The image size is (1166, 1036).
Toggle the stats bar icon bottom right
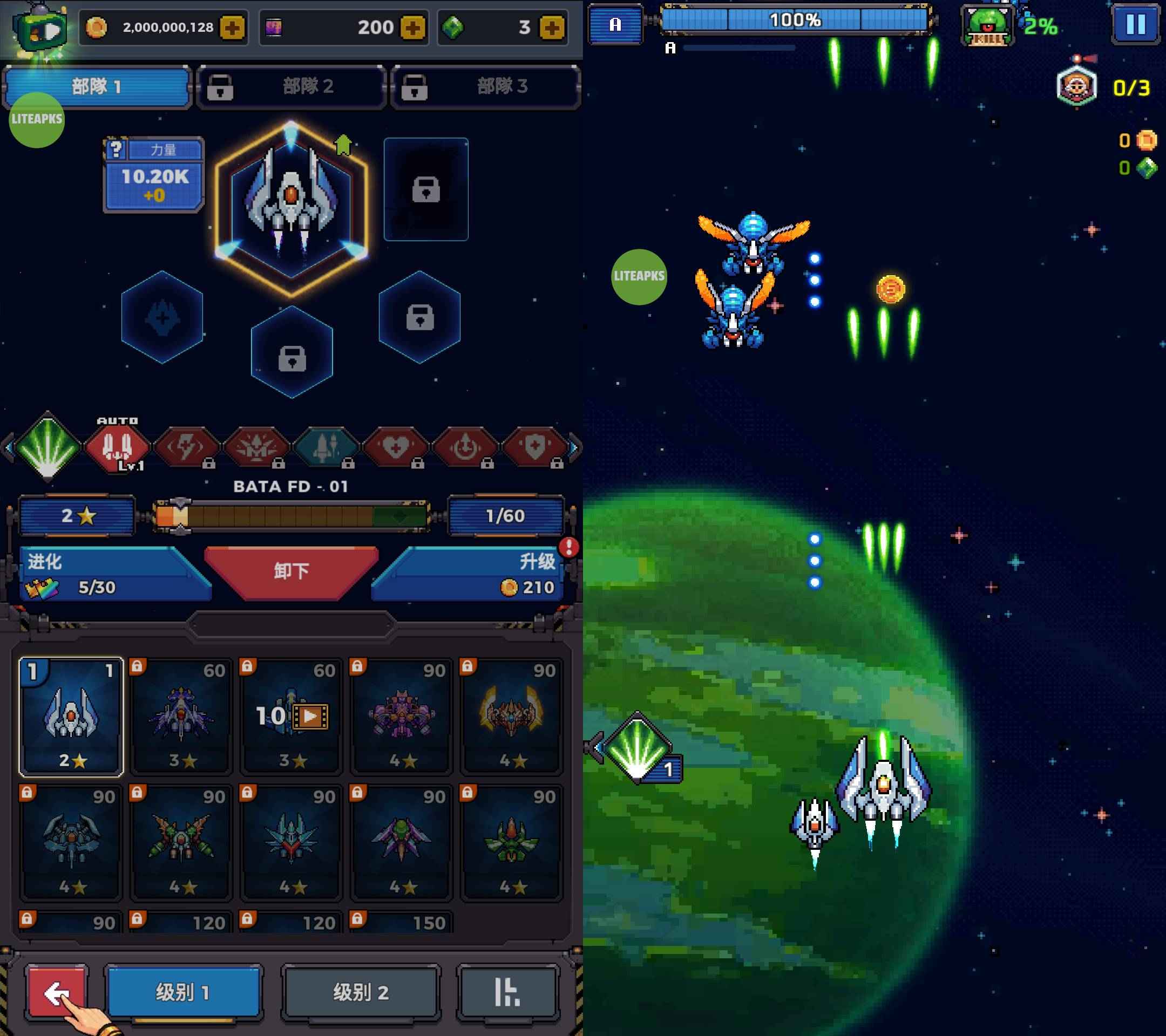[x=508, y=992]
